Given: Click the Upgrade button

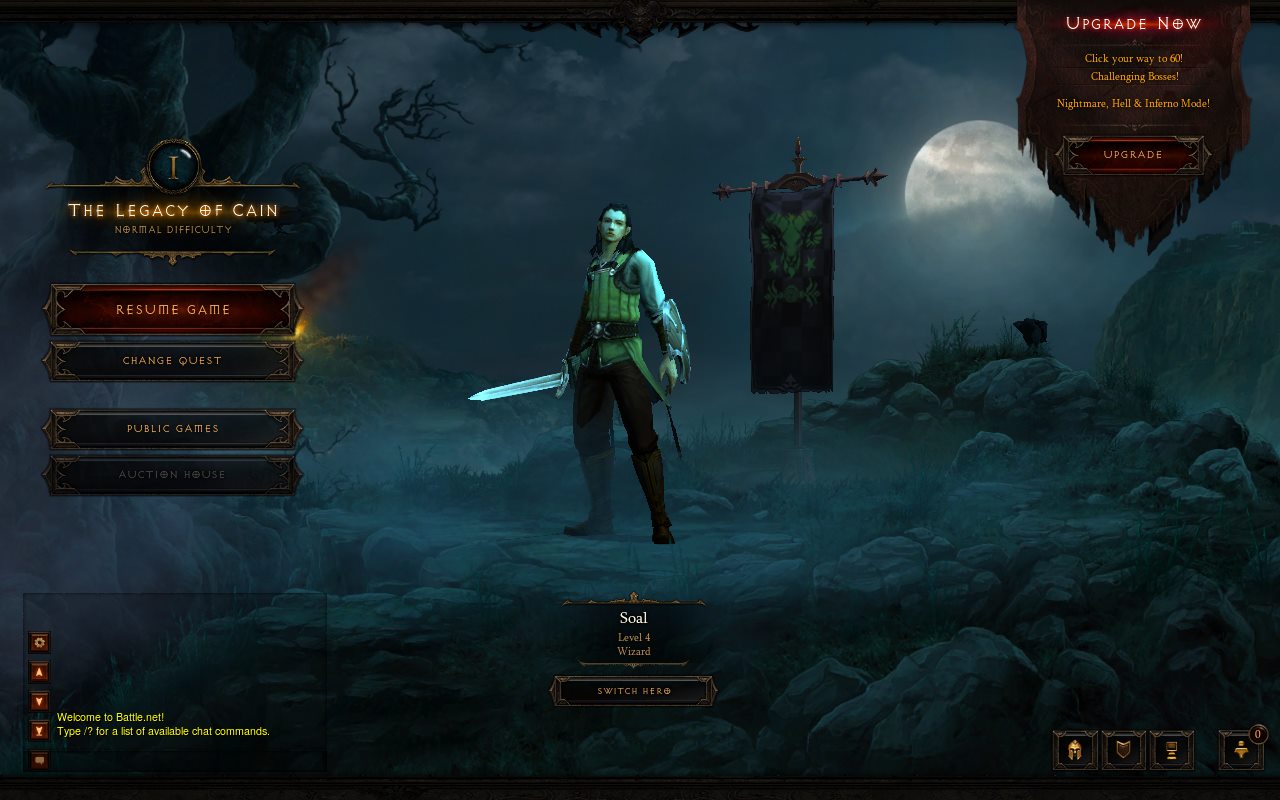Looking at the screenshot, I should [1133, 155].
